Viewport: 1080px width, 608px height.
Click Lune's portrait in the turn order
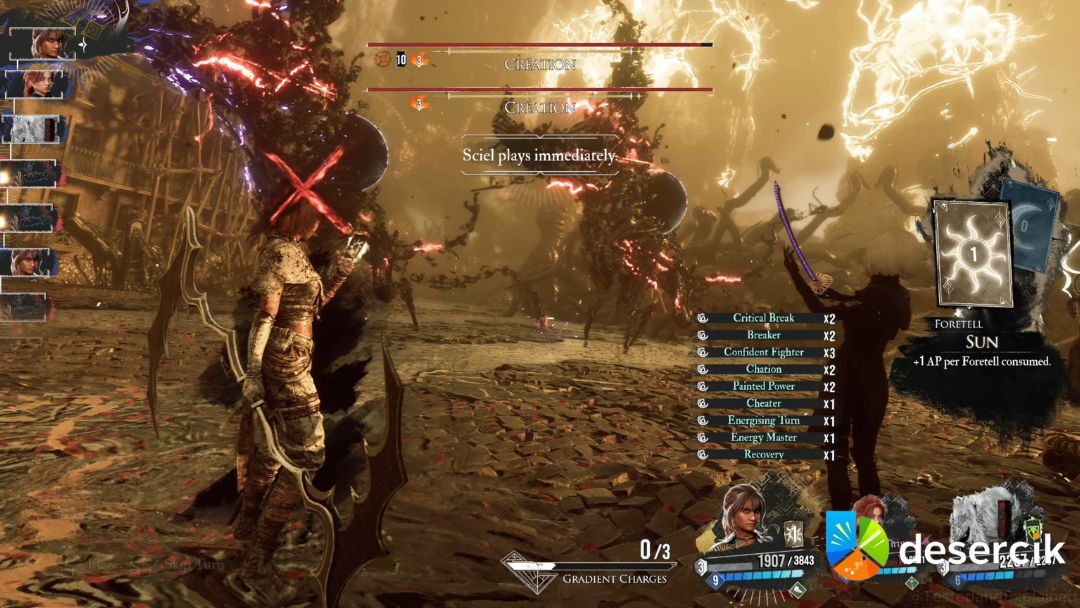pos(36,84)
